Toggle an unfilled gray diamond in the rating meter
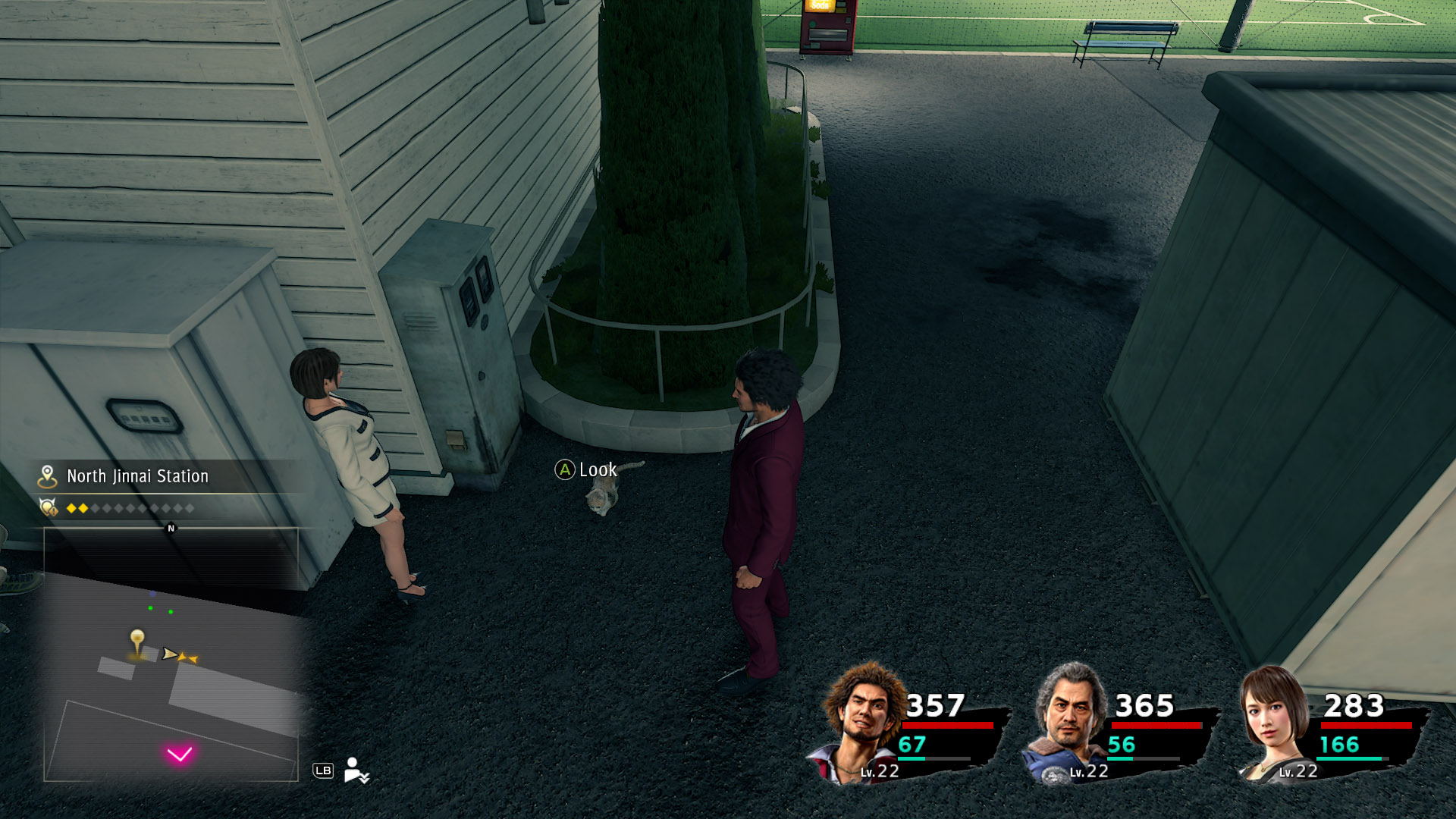The image size is (1456, 819). (96, 508)
